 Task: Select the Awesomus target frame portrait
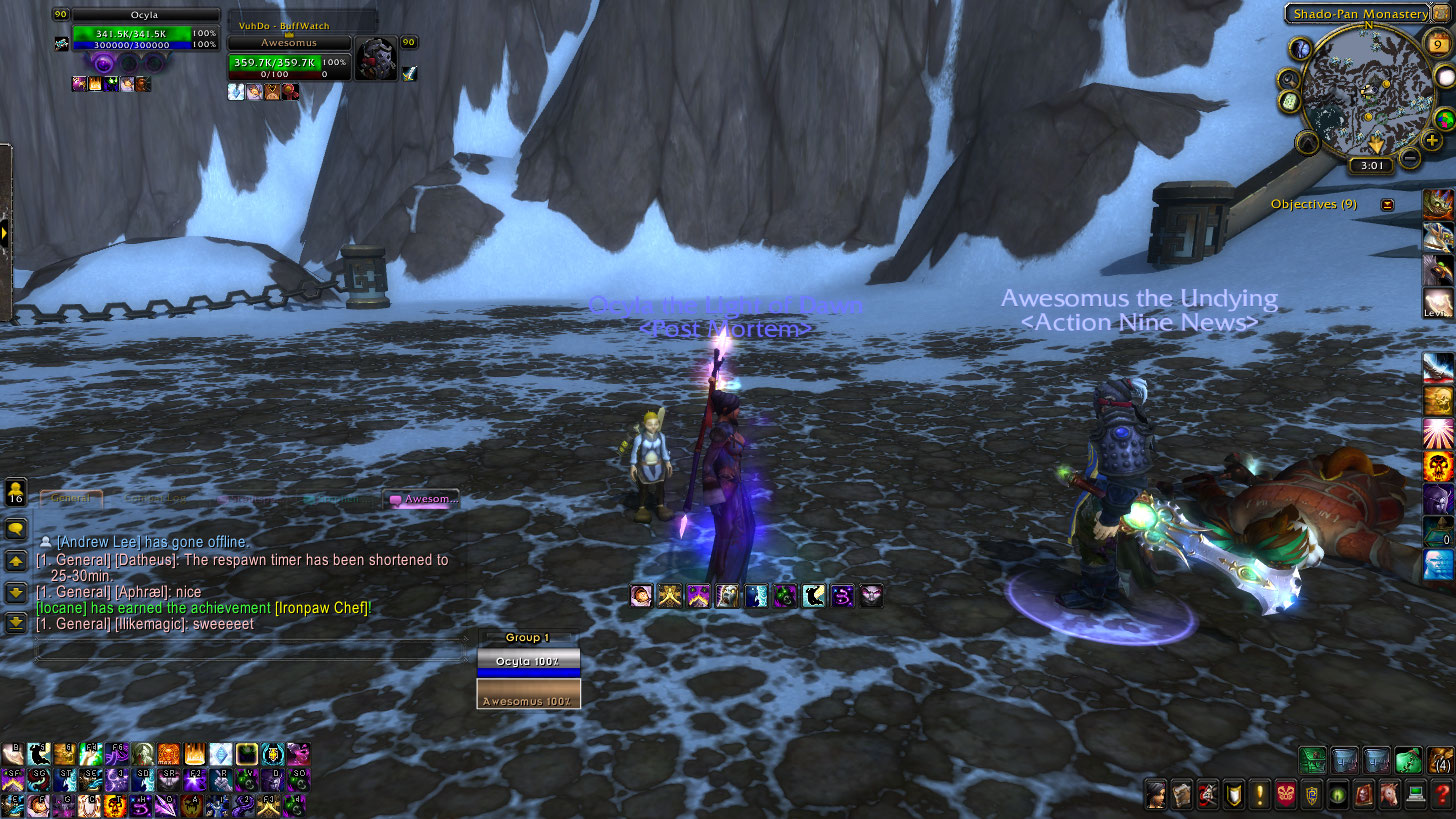[x=376, y=59]
